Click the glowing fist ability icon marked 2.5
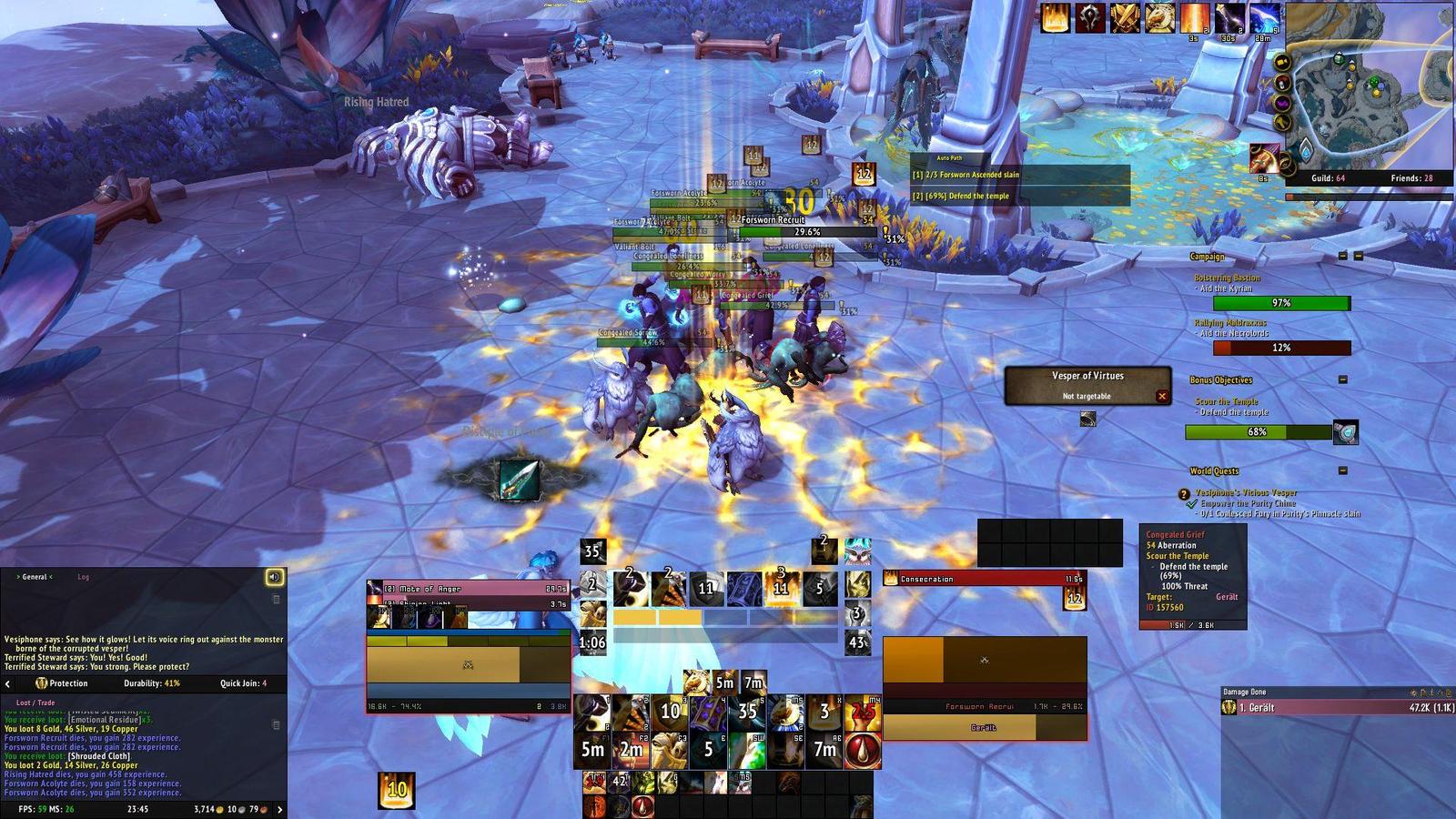 click(x=864, y=711)
